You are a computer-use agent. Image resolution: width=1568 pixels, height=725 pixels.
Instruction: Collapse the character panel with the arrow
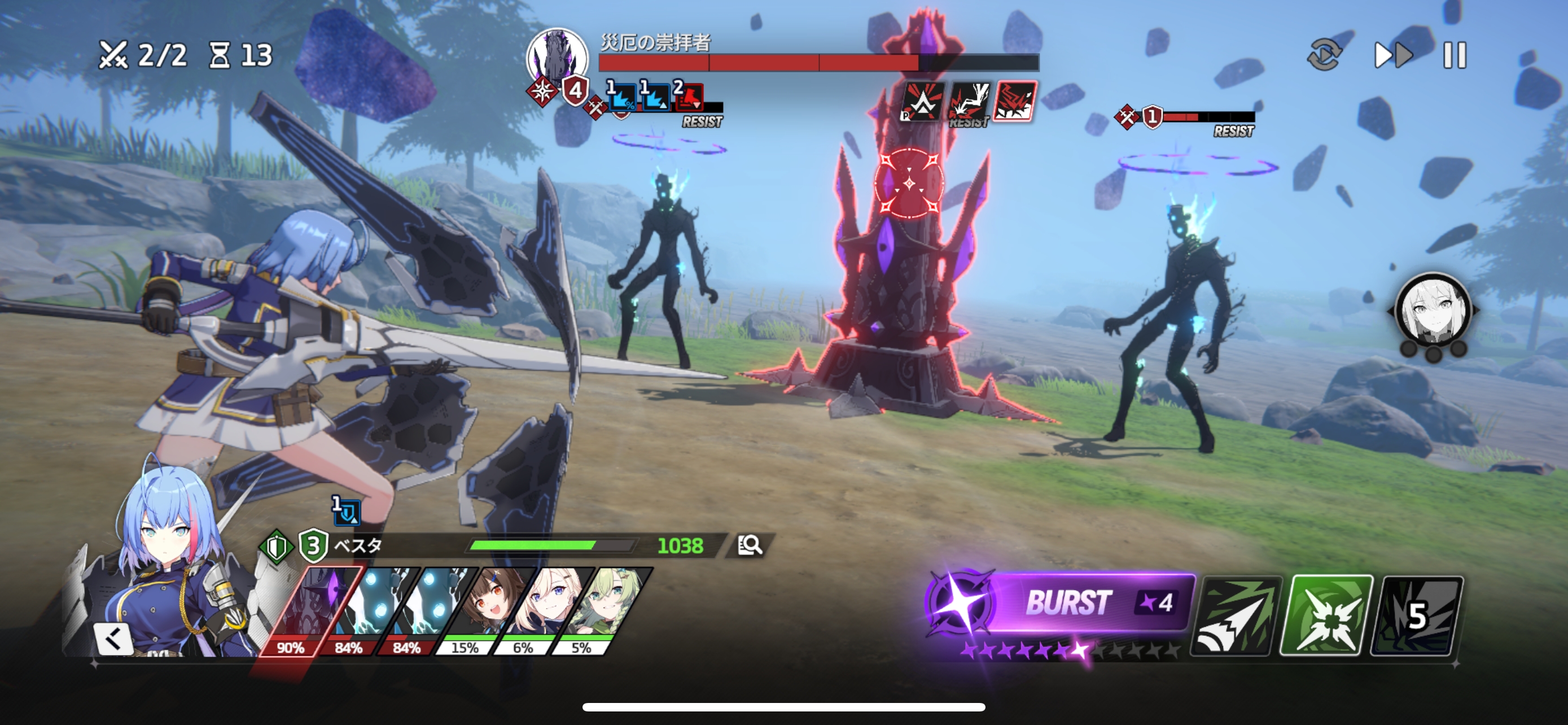point(113,639)
